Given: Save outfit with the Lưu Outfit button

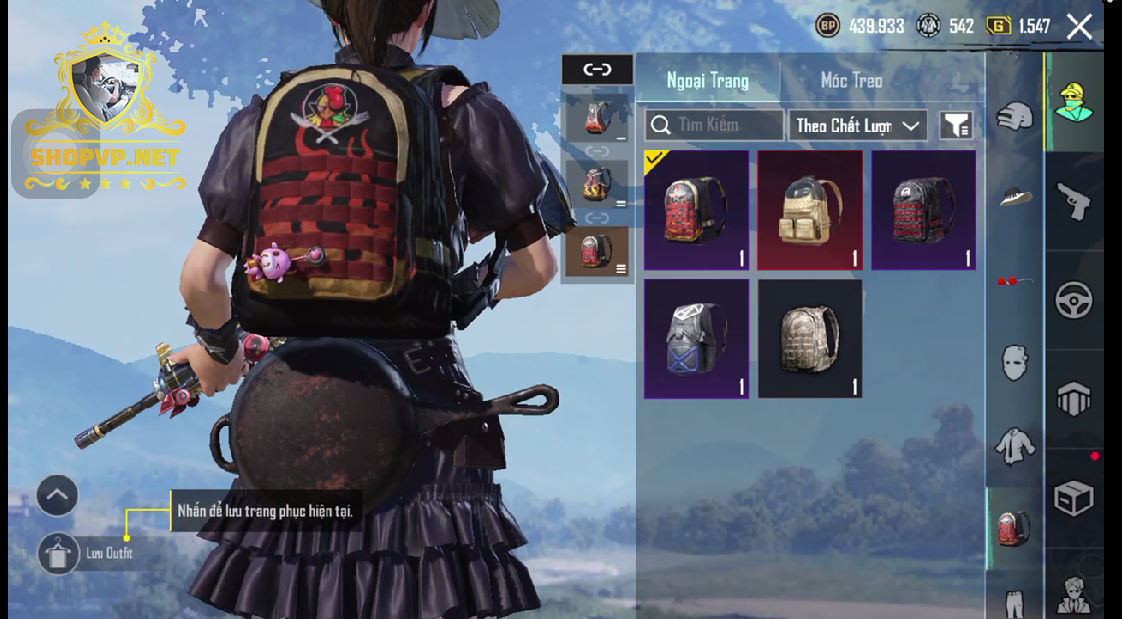Looking at the screenshot, I should pyautogui.click(x=58, y=553).
